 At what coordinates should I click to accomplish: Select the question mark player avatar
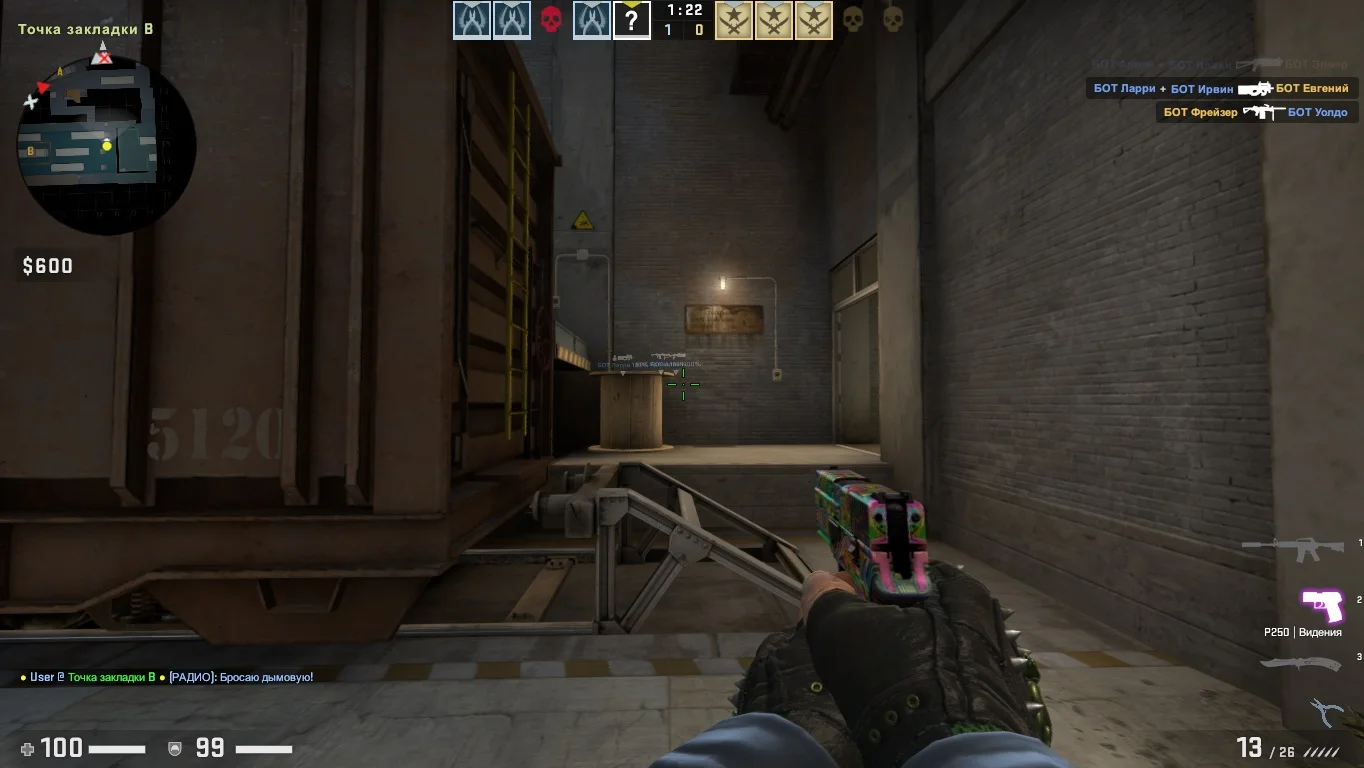631,20
